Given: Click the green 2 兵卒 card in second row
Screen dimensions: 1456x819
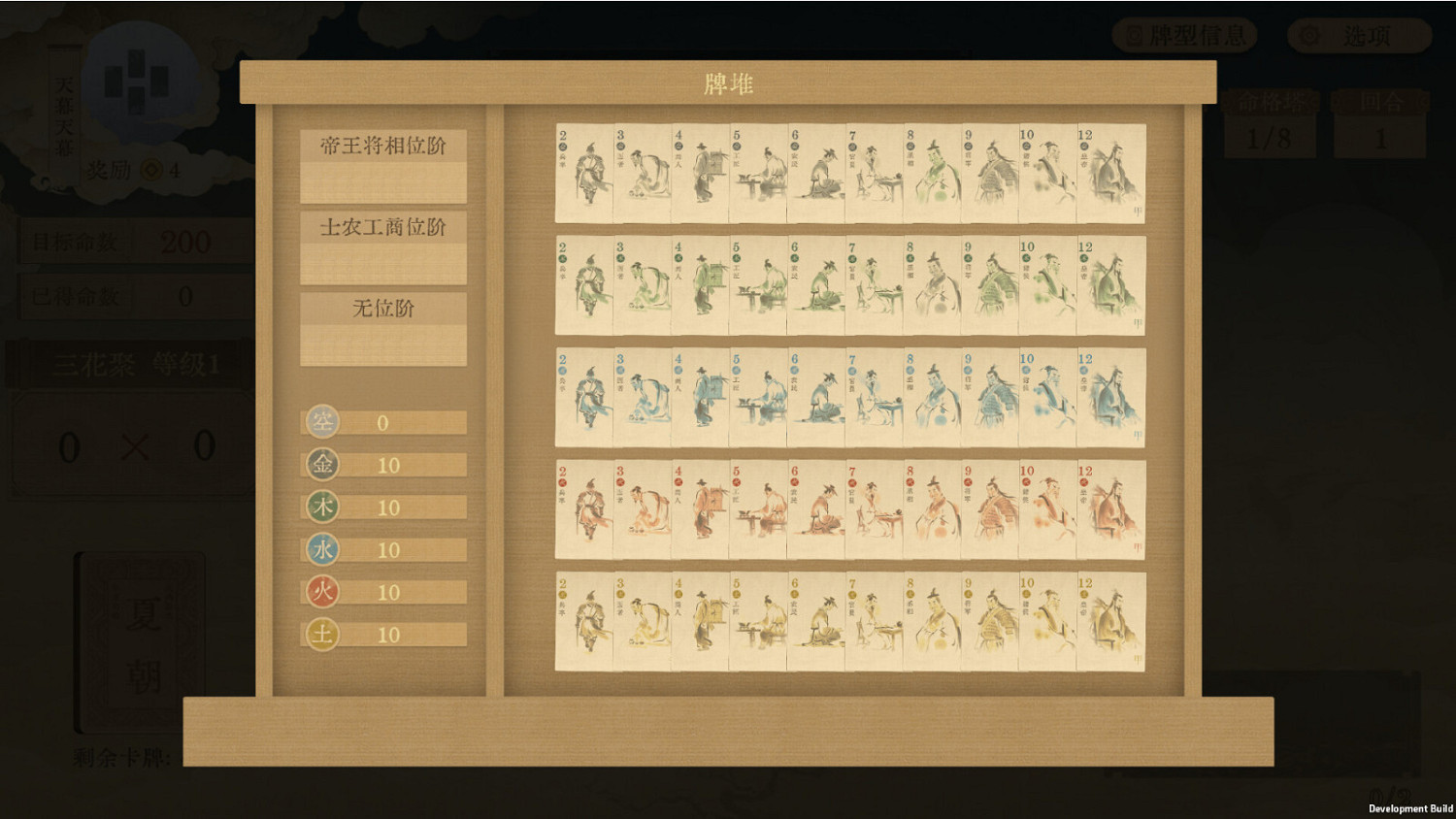Looking at the screenshot, I should (x=582, y=286).
